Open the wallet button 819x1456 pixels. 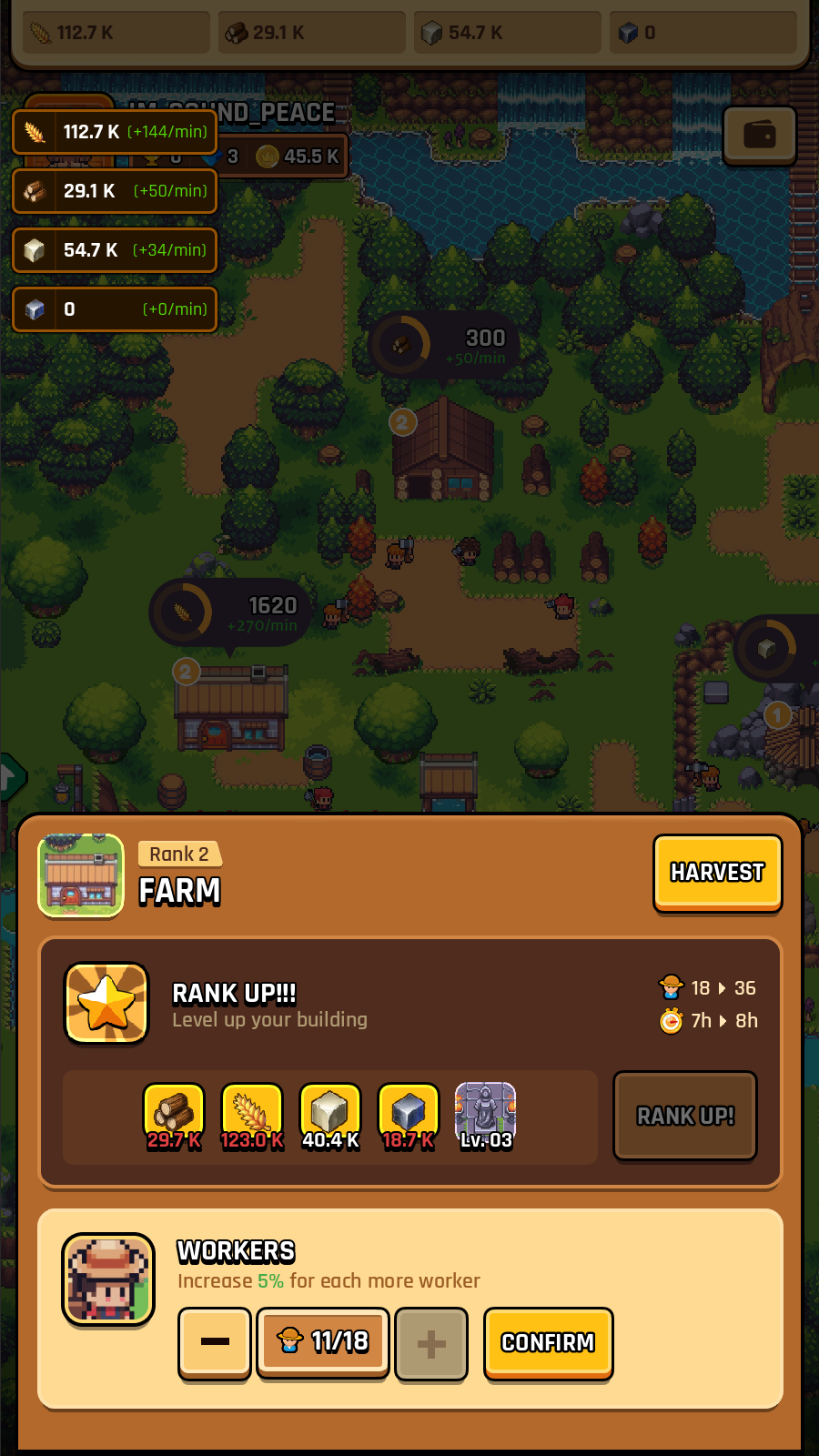759,136
